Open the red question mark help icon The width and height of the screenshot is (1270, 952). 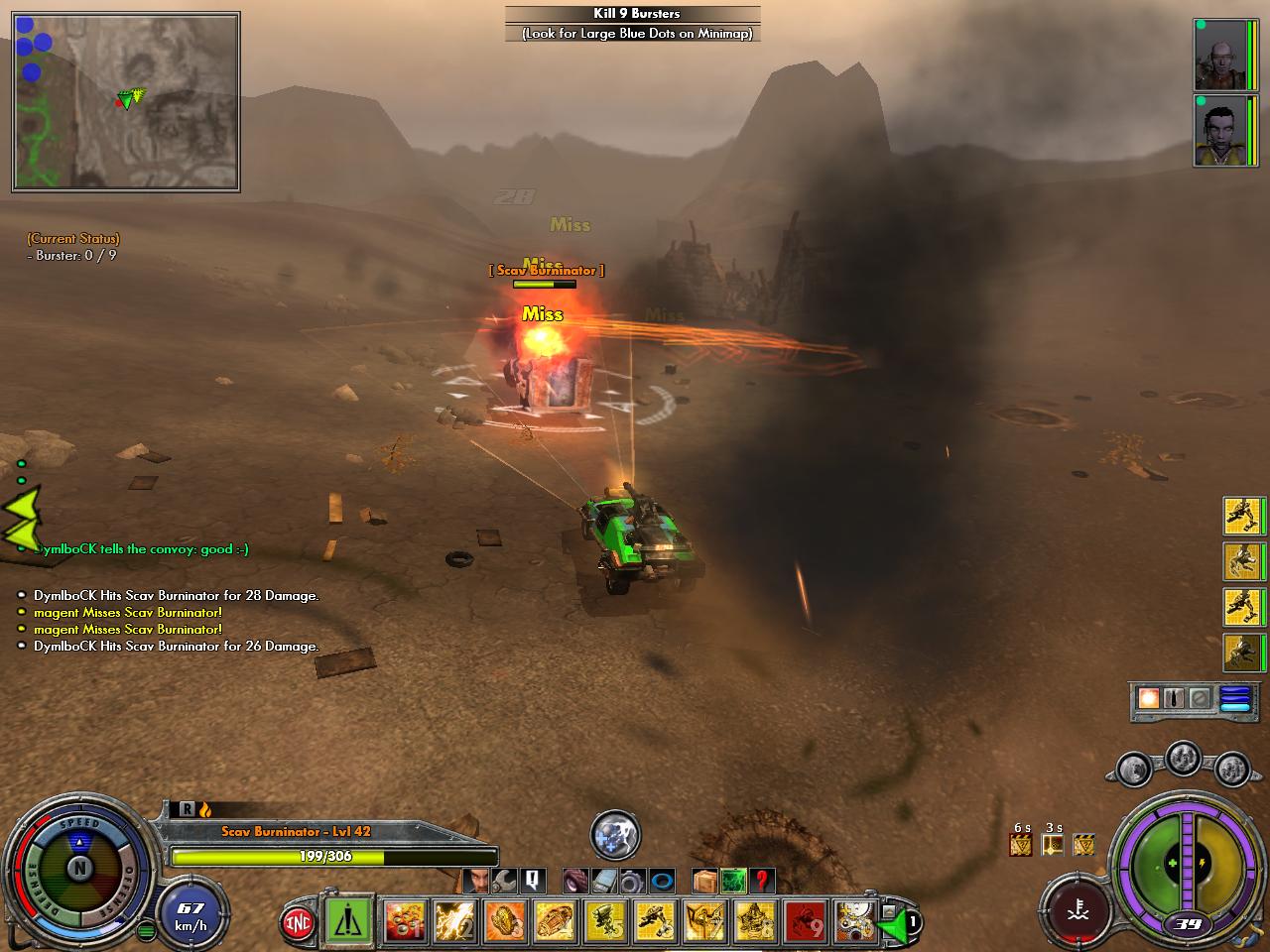click(x=761, y=880)
